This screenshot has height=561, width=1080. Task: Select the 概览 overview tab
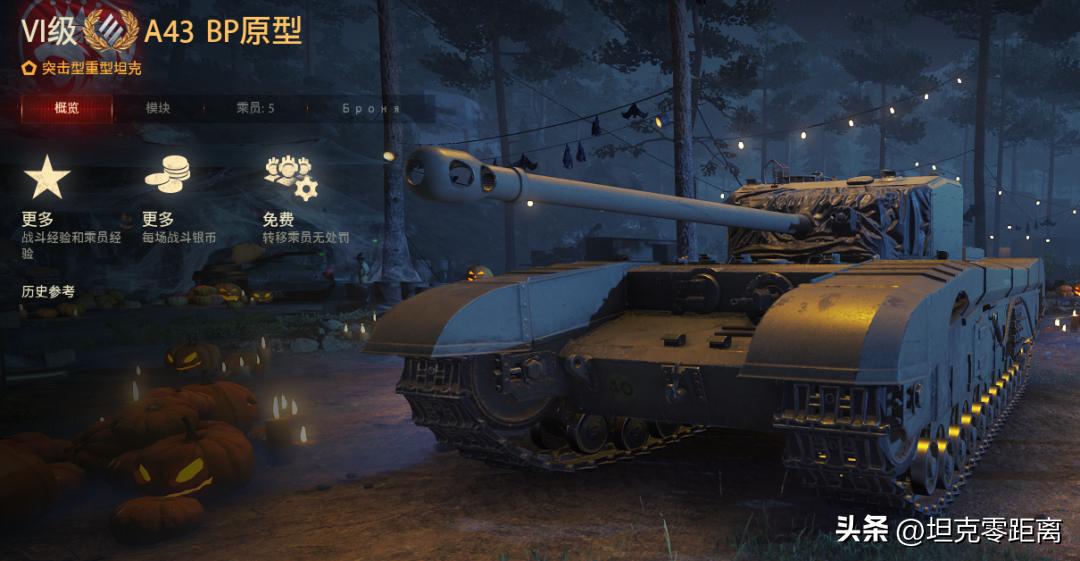pyautogui.click(x=67, y=108)
